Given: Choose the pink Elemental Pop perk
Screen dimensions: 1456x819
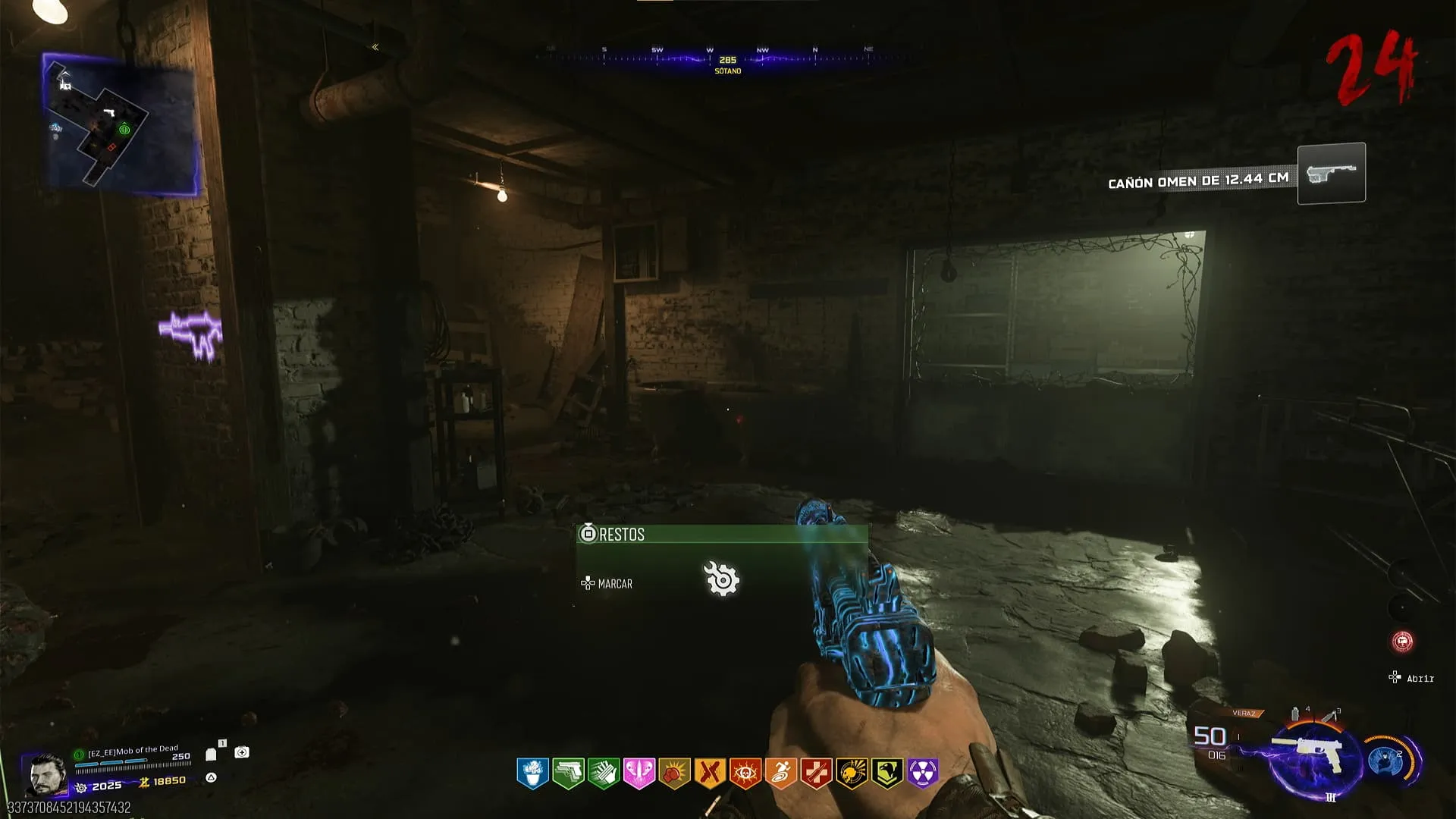Looking at the screenshot, I should tap(639, 773).
